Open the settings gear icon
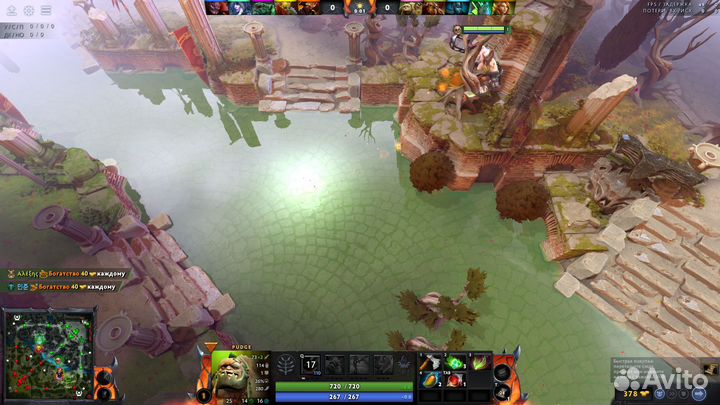This screenshot has width=720, height=405. [28, 8]
